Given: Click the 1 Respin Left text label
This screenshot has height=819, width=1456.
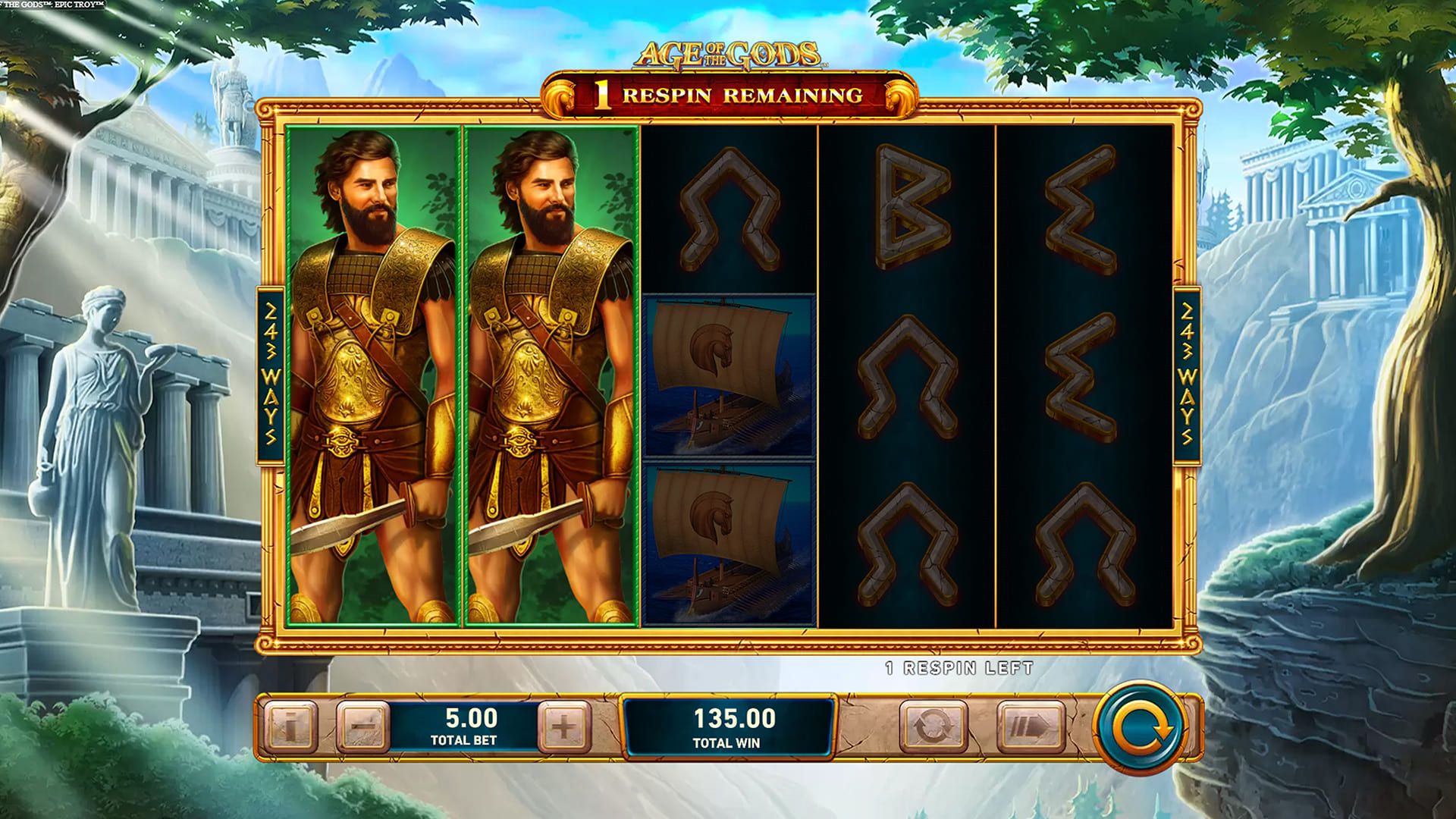Looking at the screenshot, I should pyautogui.click(x=960, y=668).
